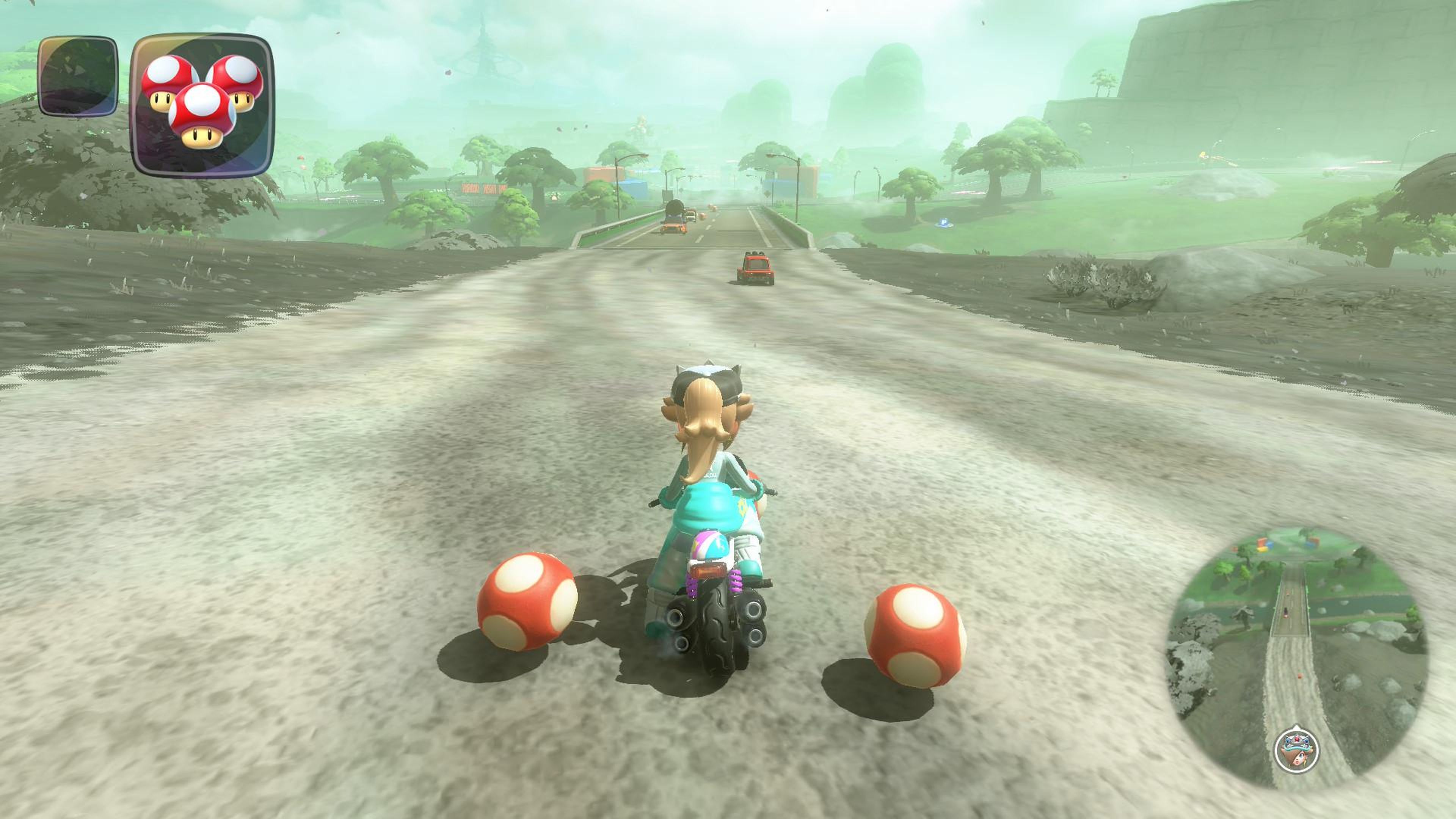Click the red banner beside the highway
1456x819 pixels.
tap(485, 188)
